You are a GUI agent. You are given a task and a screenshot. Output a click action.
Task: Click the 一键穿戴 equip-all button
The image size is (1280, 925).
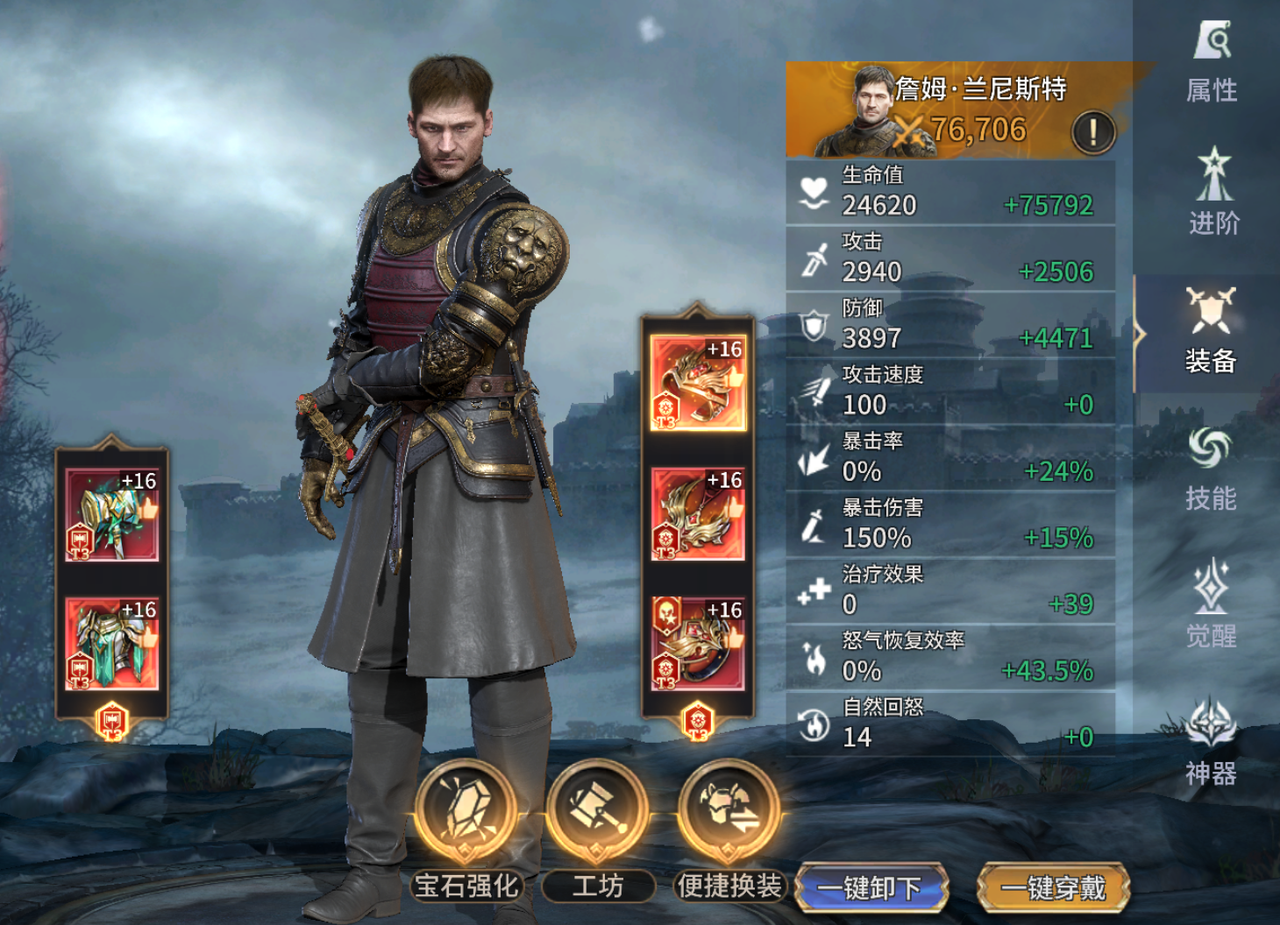click(1053, 888)
